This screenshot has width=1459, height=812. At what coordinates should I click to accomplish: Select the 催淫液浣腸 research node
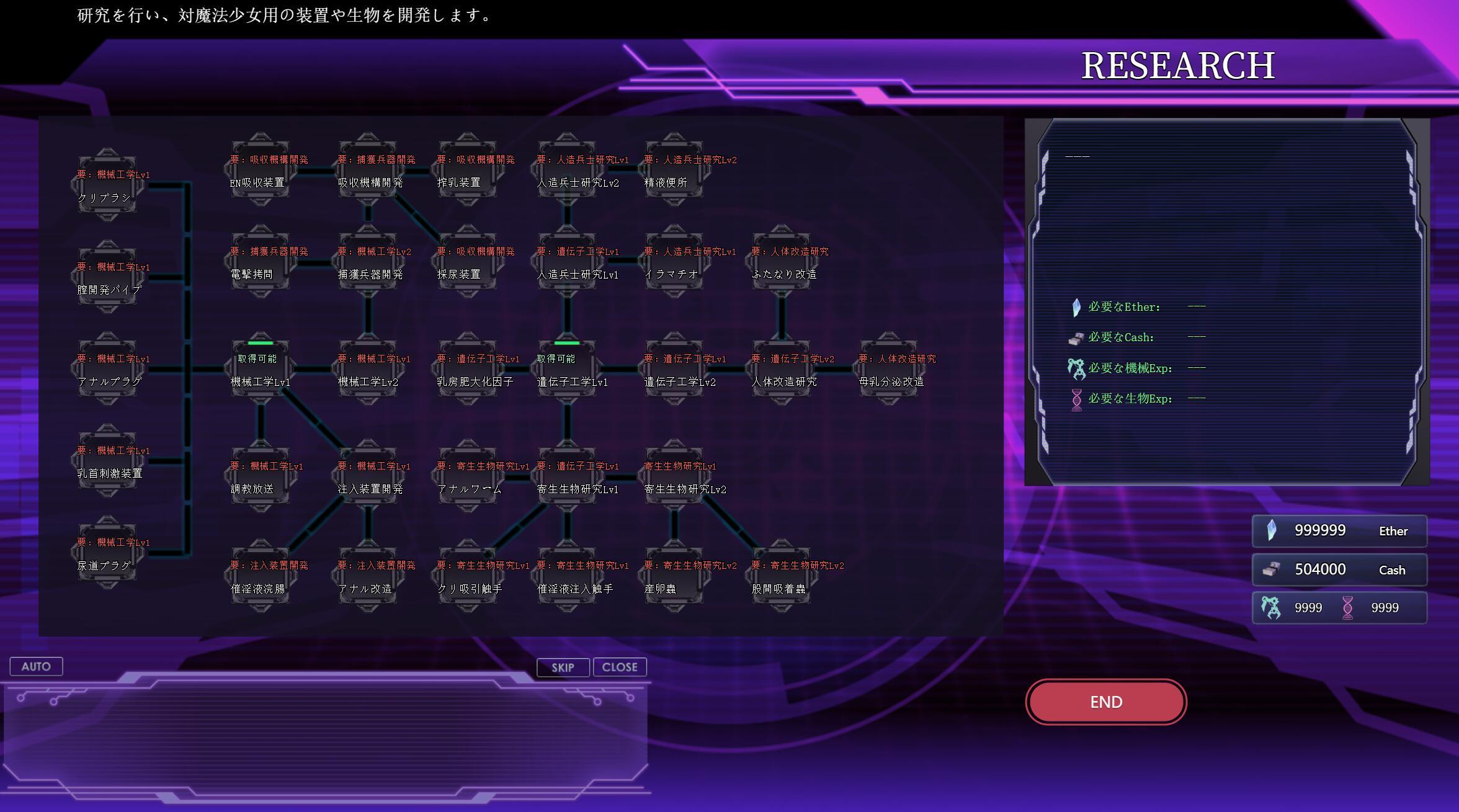pos(261,577)
